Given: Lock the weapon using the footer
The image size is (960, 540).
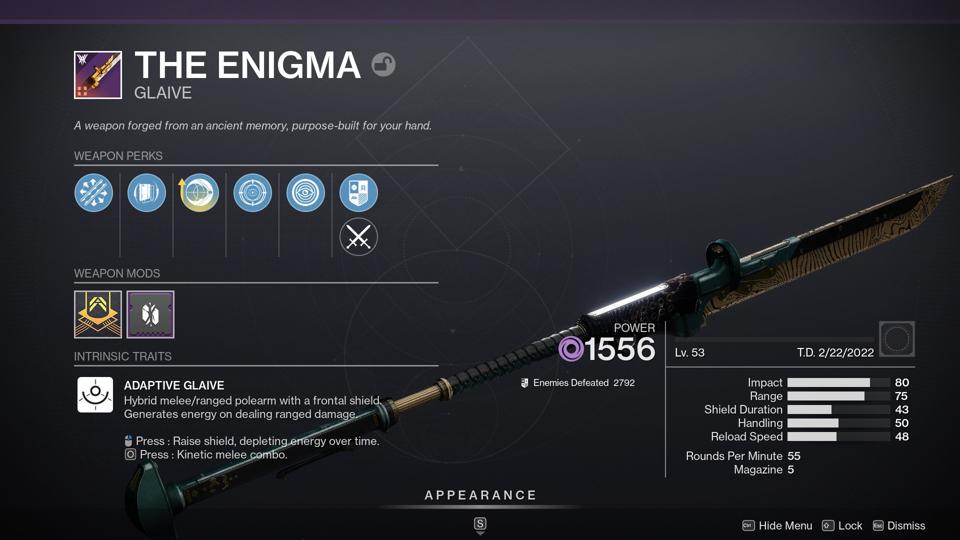Looking at the screenshot, I should click(x=842, y=526).
